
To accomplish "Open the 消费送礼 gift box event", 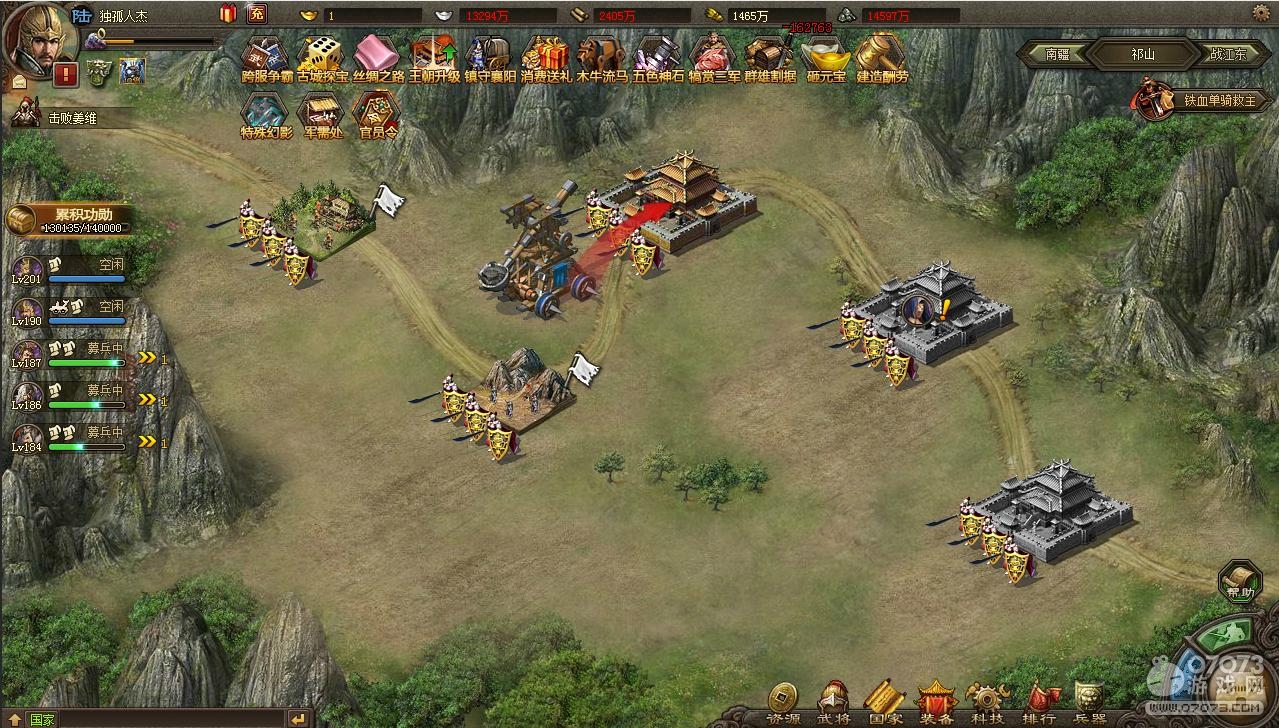I will point(546,57).
